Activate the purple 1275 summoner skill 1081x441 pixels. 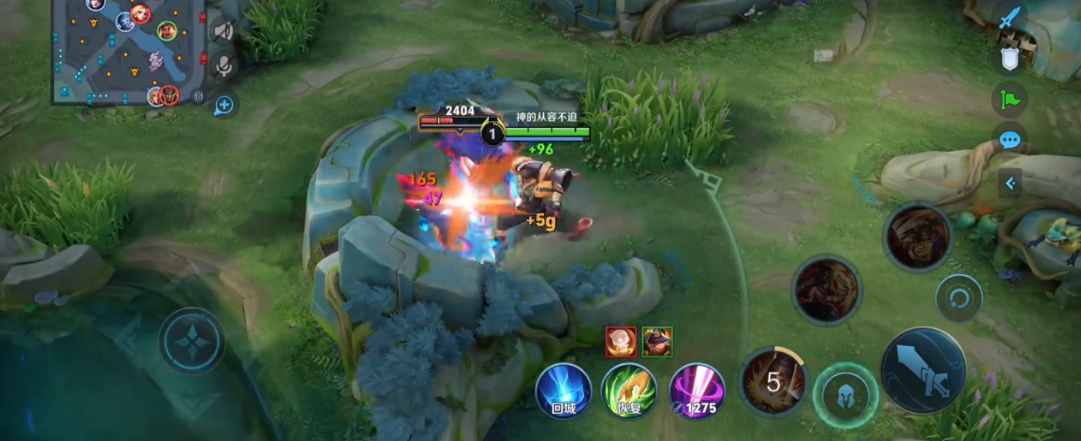[696, 390]
